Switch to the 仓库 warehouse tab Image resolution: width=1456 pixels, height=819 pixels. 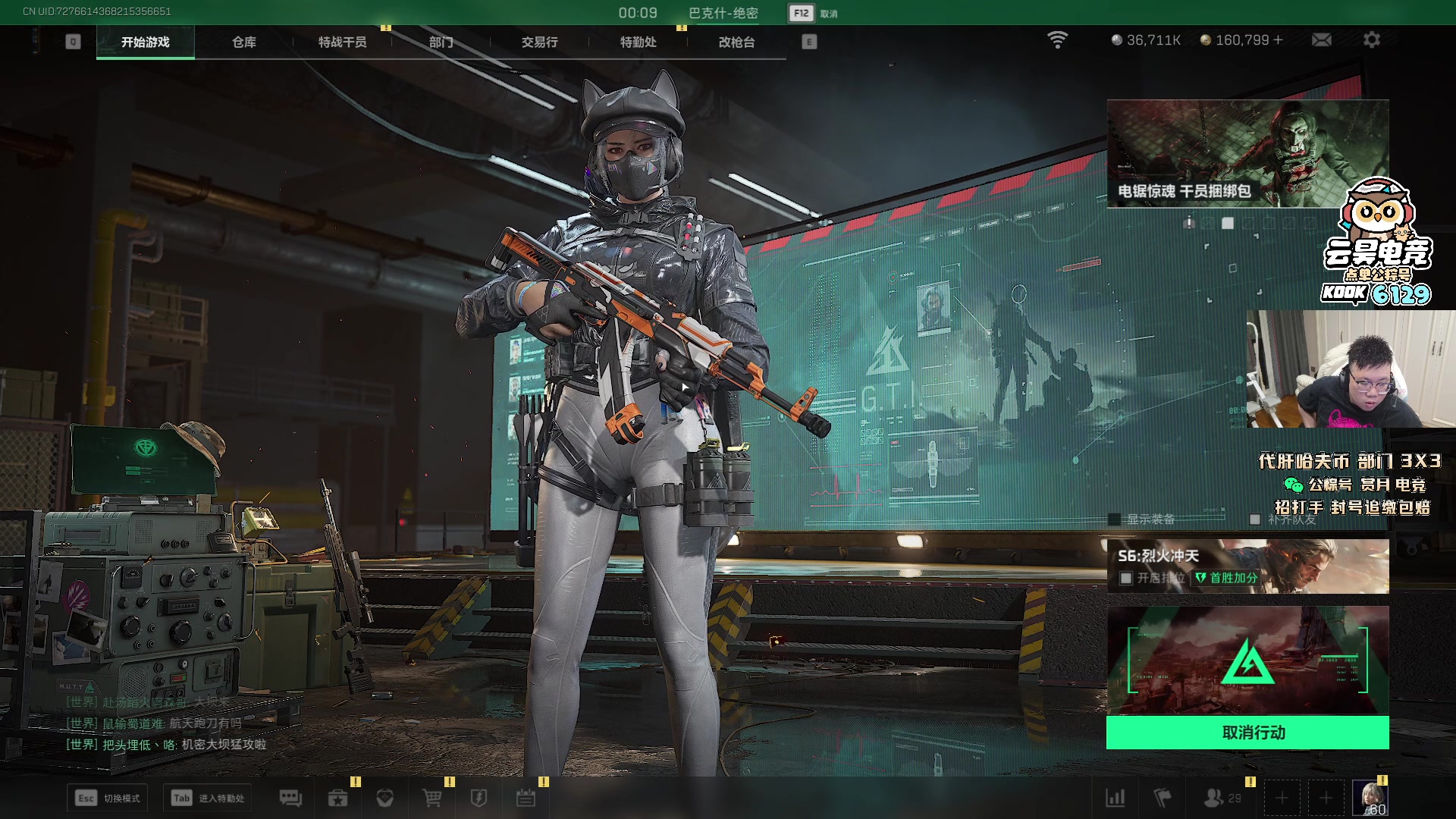243,42
